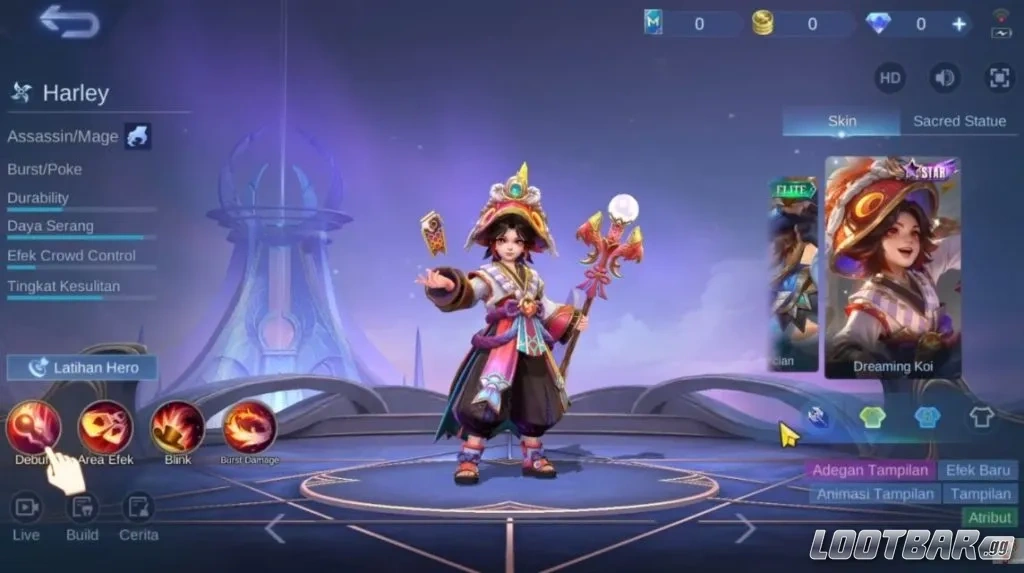Screen dimensions: 1024x573
Task: Toggle the sound speaker icon
Action: tap(944, 78)
